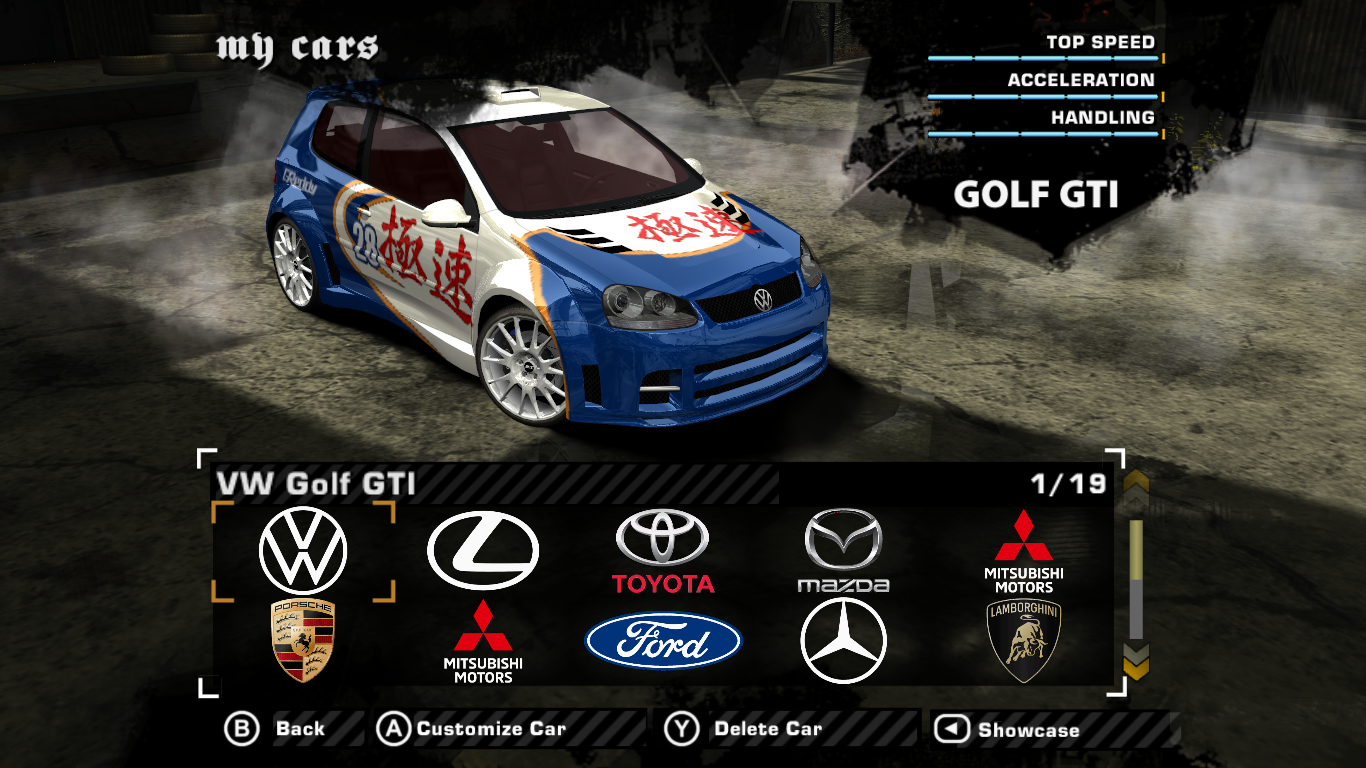The height and width of the screenshot is (768, 1366).
Task: Choose the Ford logo car
Action: click(663, 641)
